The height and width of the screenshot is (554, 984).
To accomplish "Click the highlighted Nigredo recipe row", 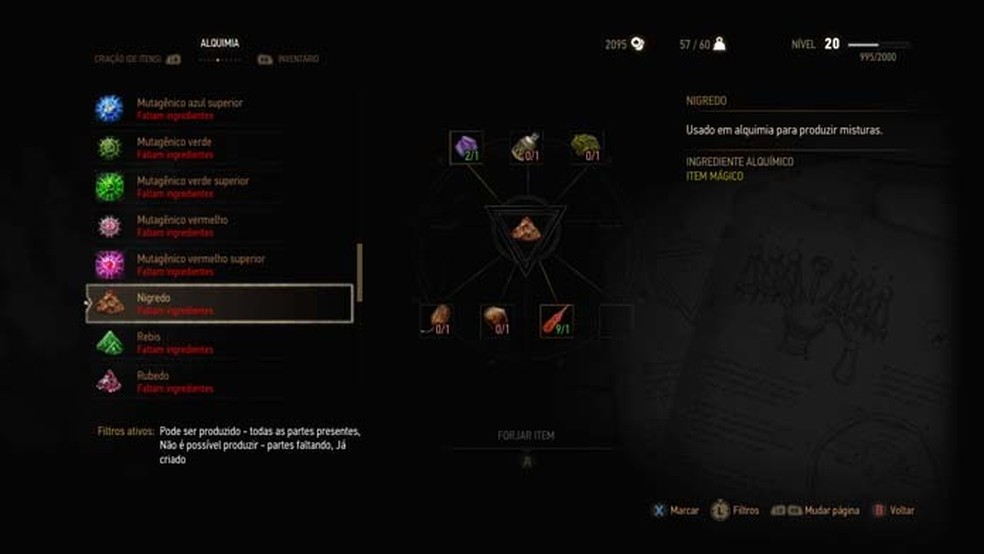I will click(x=219, y=303).
